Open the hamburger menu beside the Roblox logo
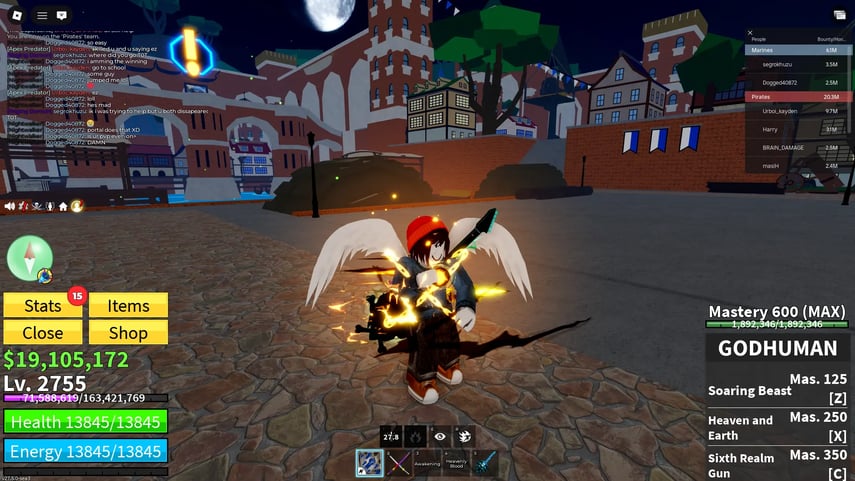855x481 pixels. 42,15
